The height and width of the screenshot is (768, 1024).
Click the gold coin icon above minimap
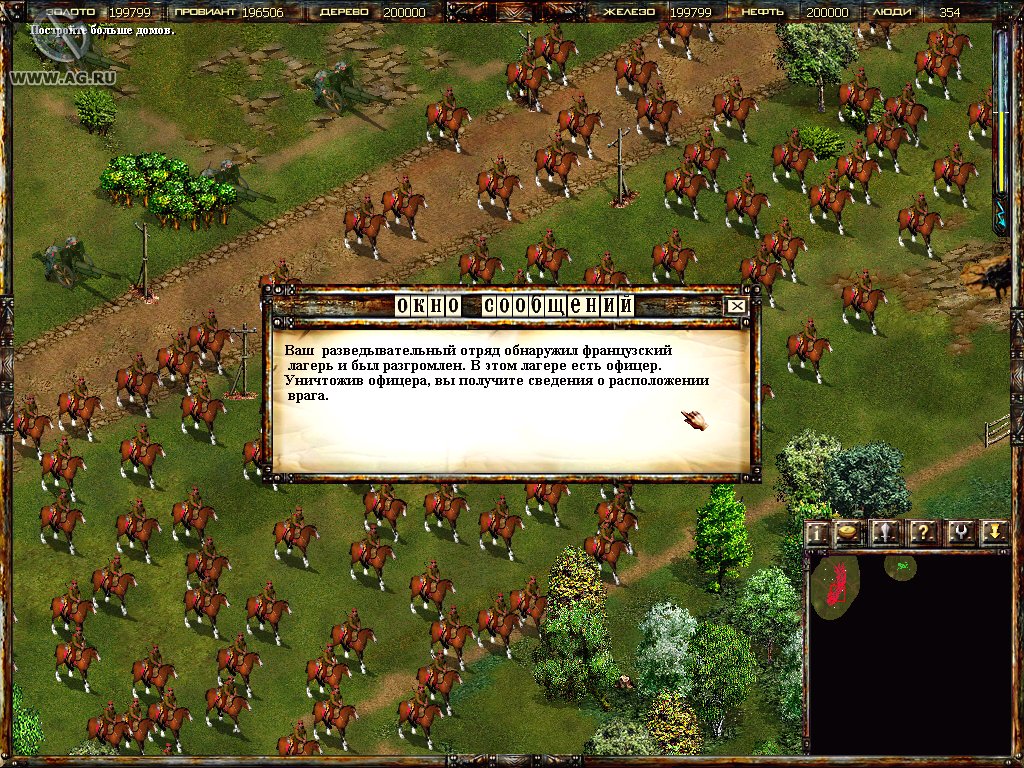(x=848, y=532)
